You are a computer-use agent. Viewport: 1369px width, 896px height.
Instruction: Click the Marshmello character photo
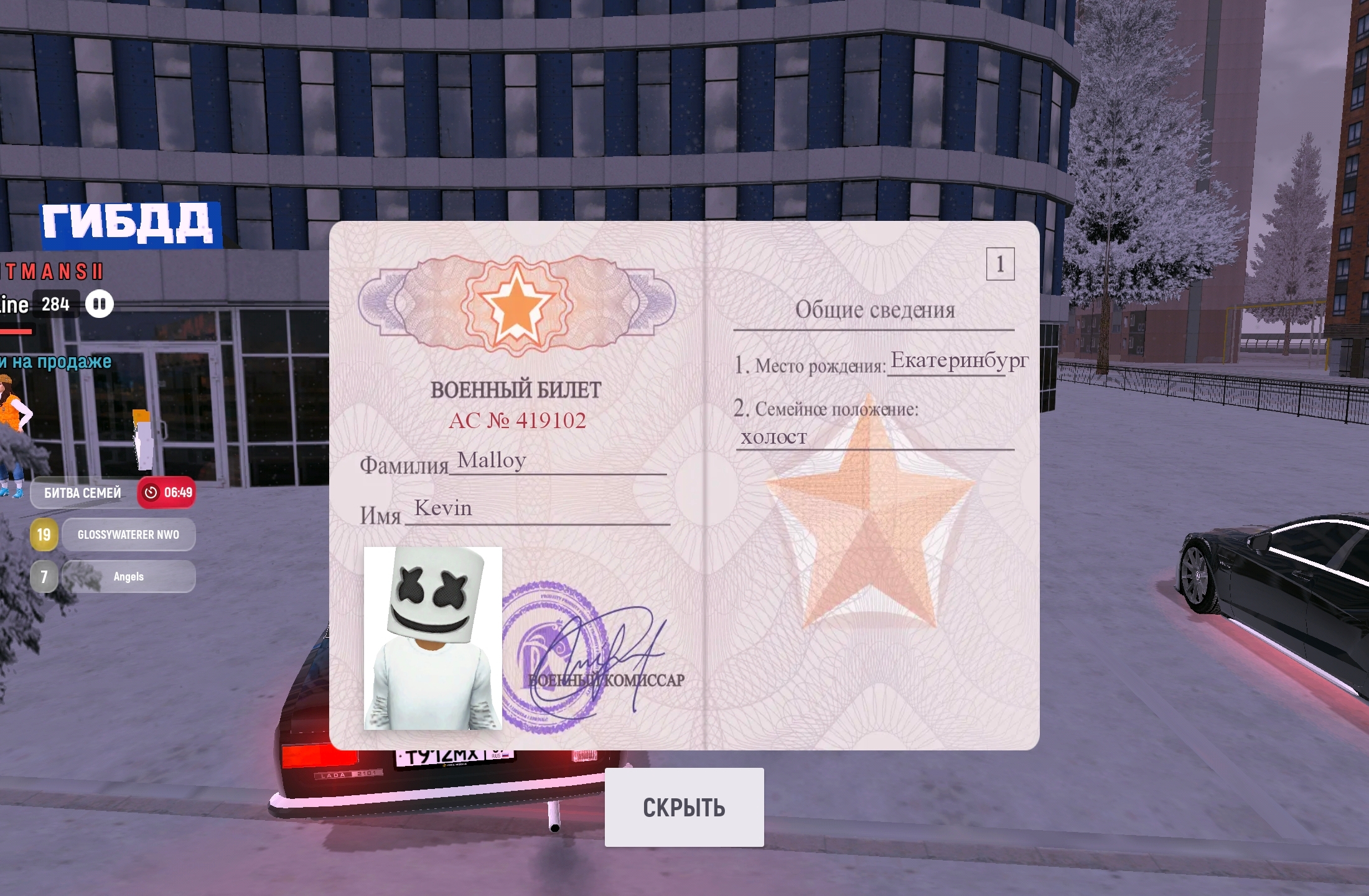coord(432,638)
